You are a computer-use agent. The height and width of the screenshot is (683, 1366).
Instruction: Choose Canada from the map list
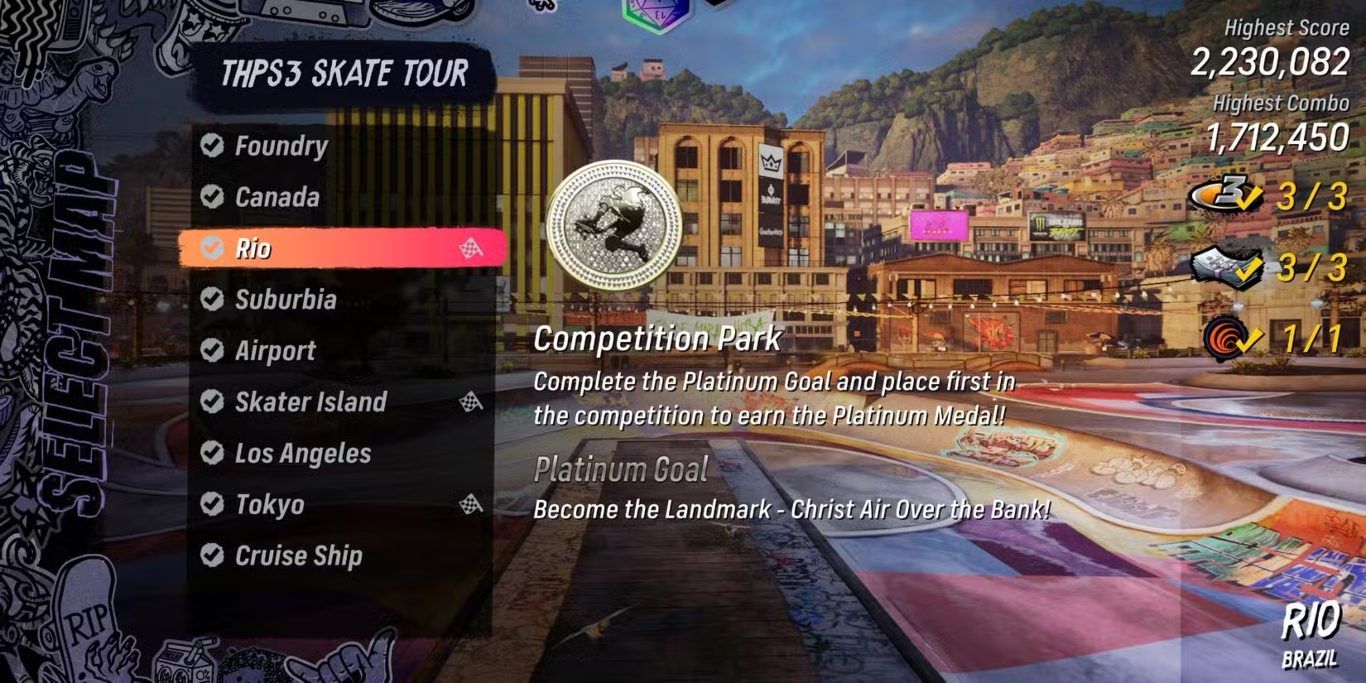(277, 197)
